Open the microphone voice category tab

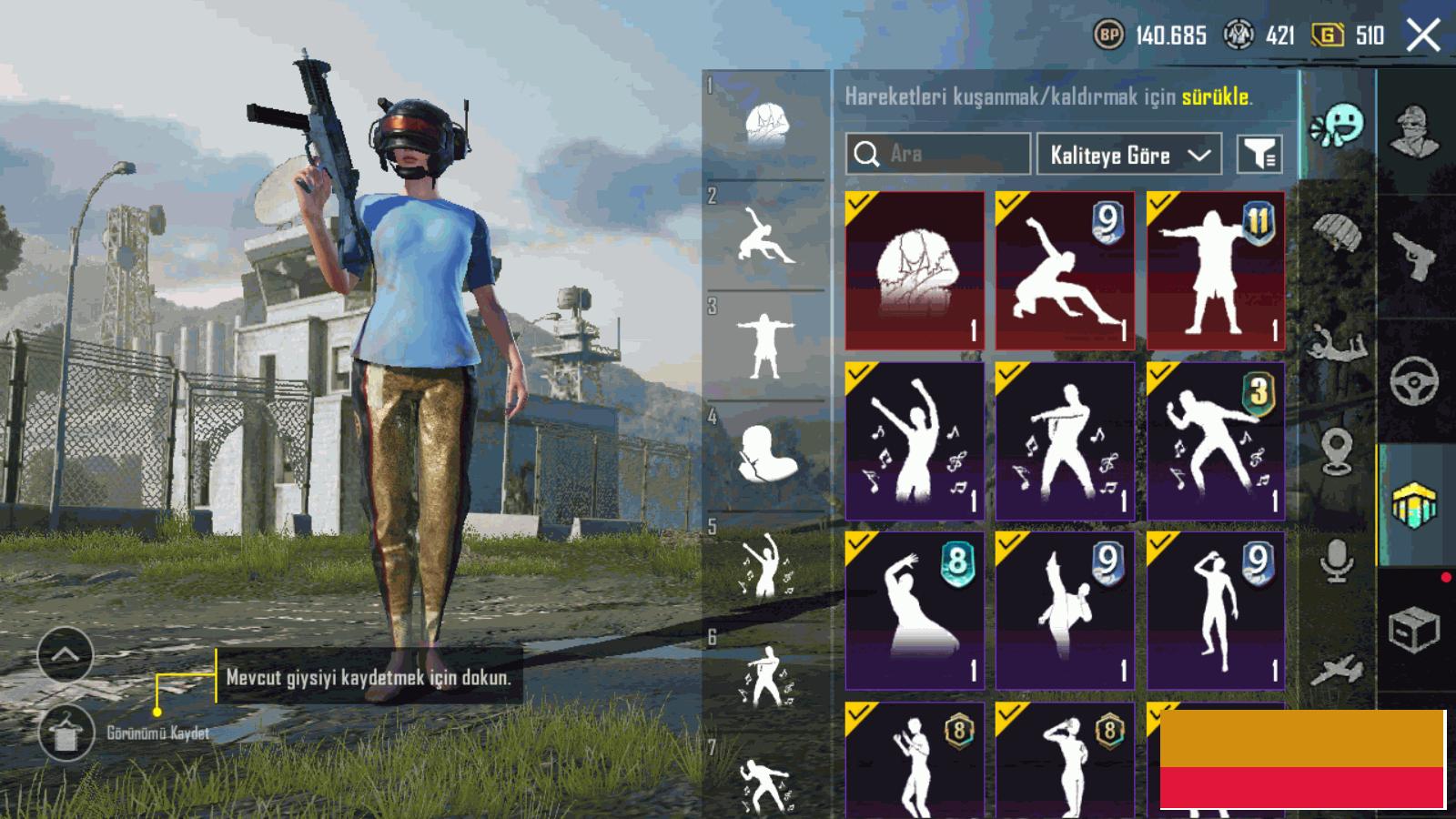(x=1336, y=560)
